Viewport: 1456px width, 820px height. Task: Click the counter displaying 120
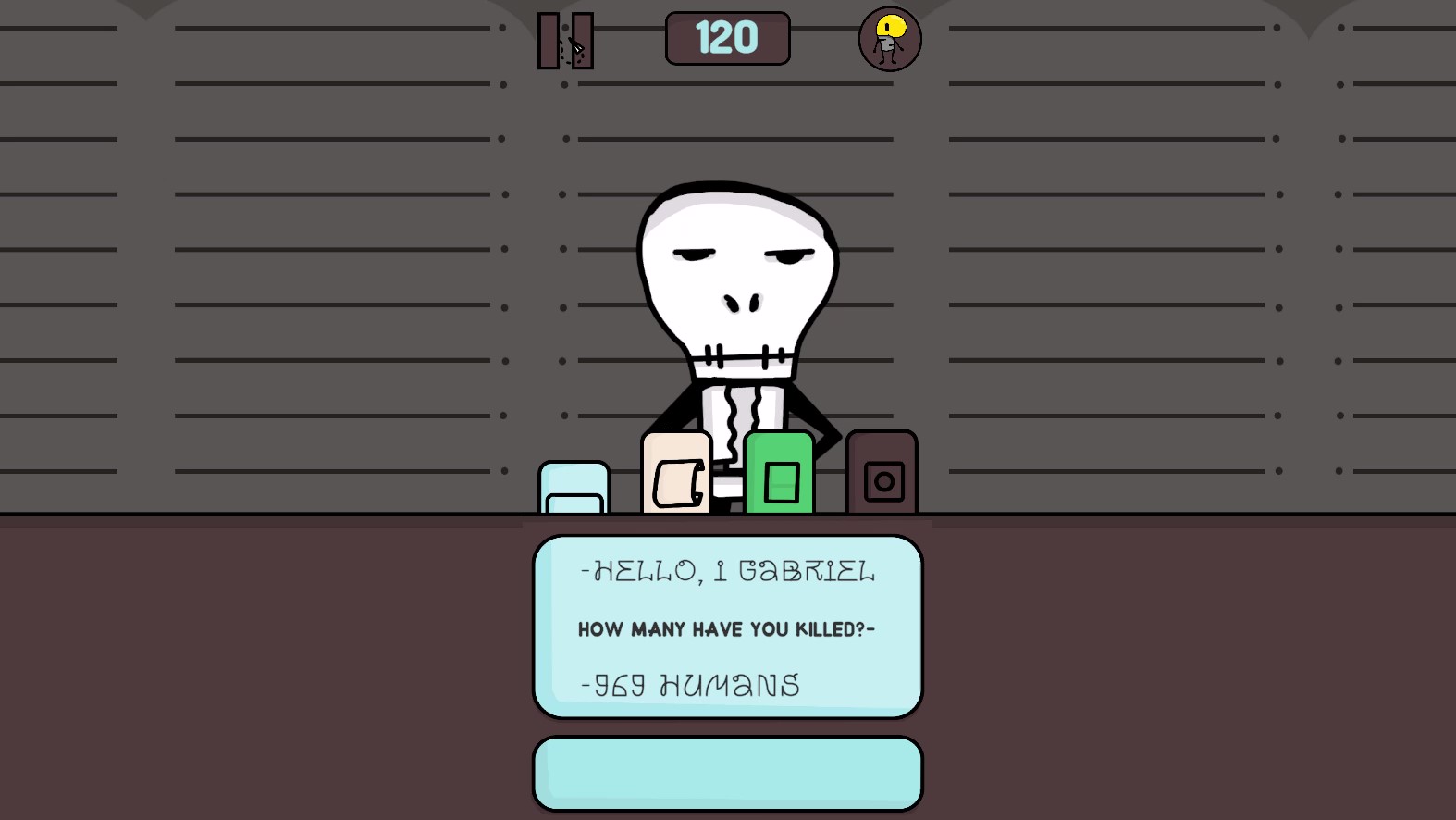(727, 38)
